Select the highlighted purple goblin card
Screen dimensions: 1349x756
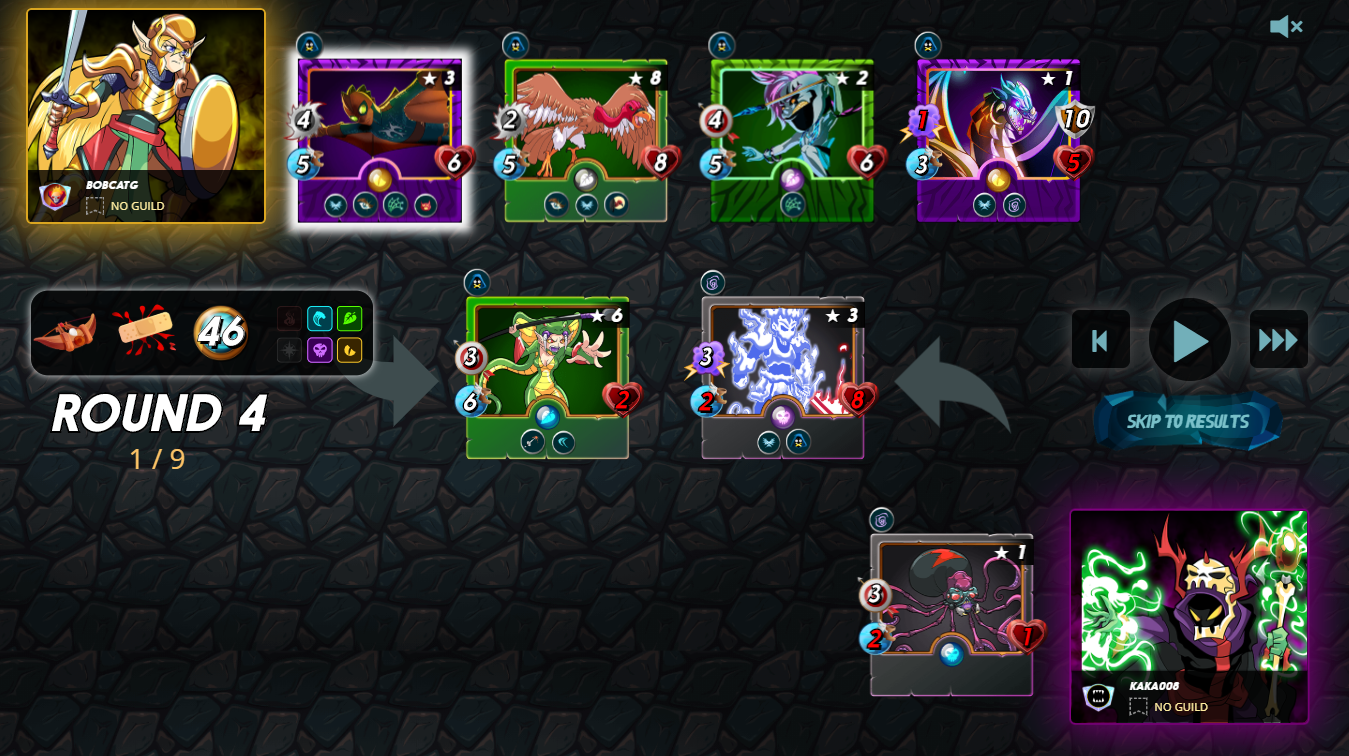(380, 140)
